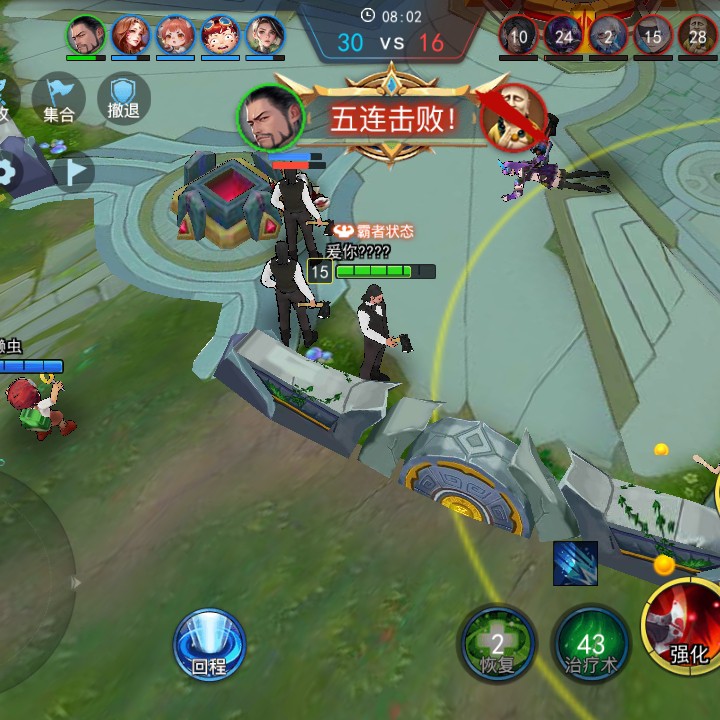Cast the 治疗术 healing spell
Image resolution: width=720 pixels, height=720 pixels.
click(591, 644)
